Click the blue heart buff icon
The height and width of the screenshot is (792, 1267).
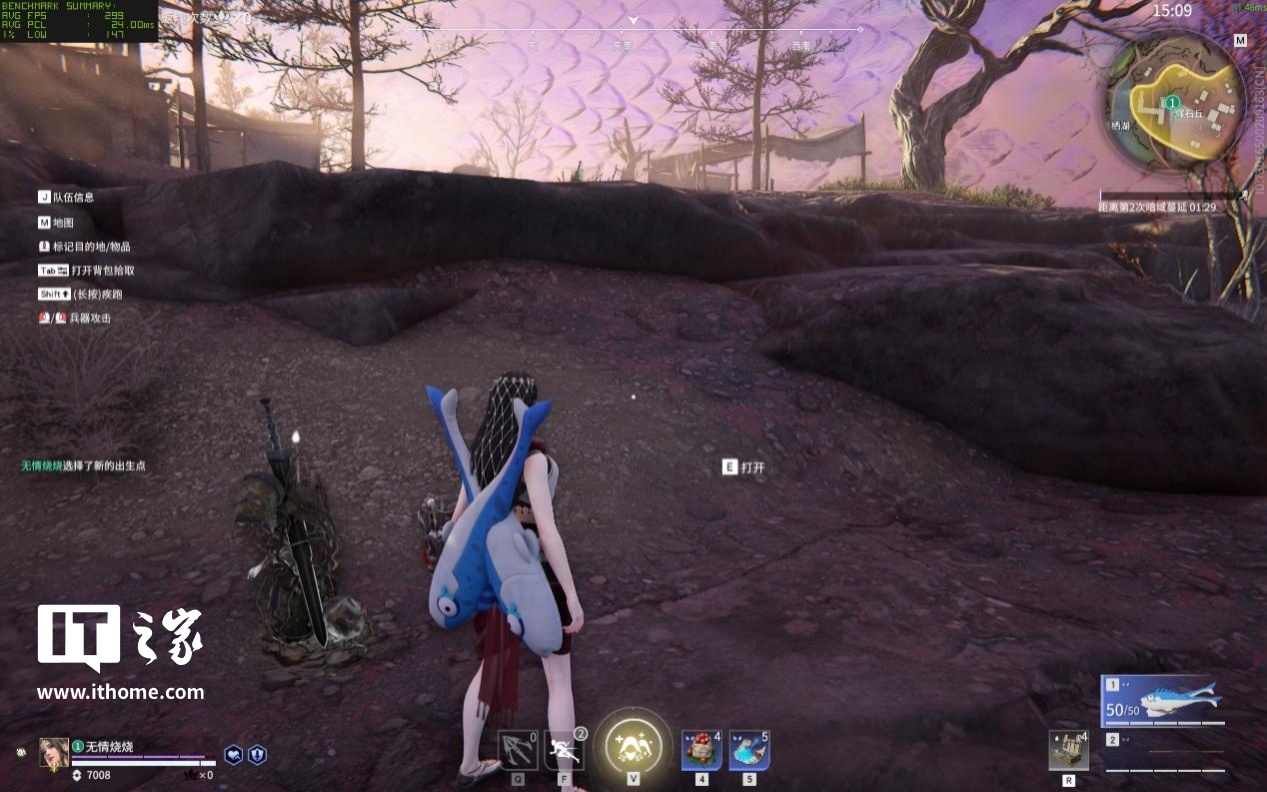tap(233, 755)
